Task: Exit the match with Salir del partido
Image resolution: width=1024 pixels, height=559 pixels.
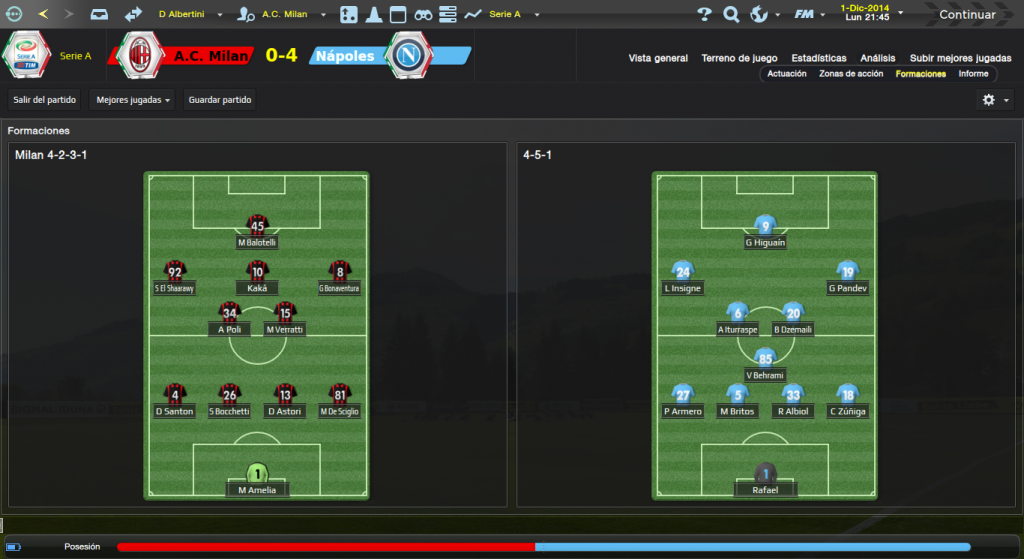Action: pos(44,100)
